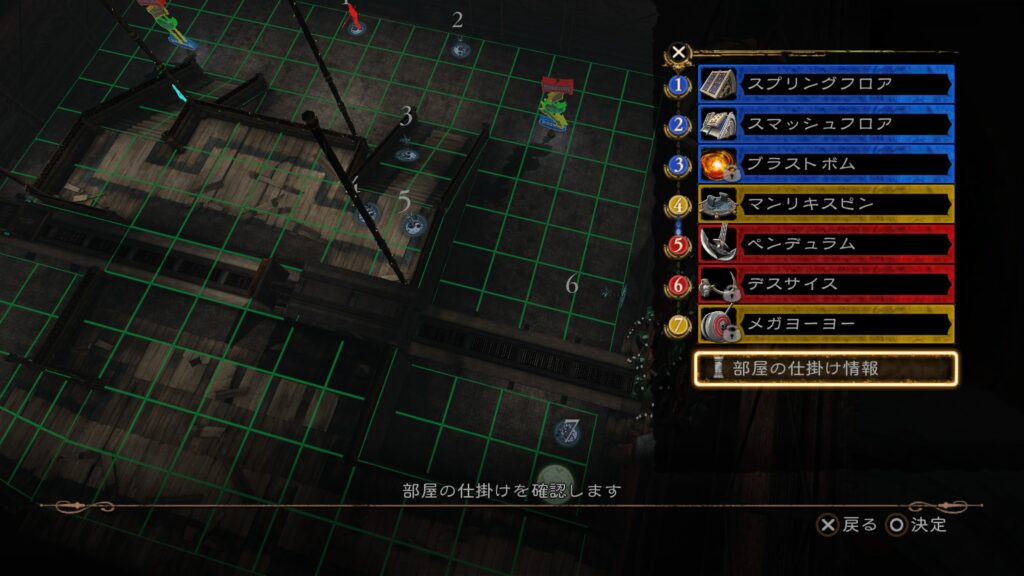Pick the マンリキスピン trap
This screenshot has height=576, width=1024.
click(825, 204)
